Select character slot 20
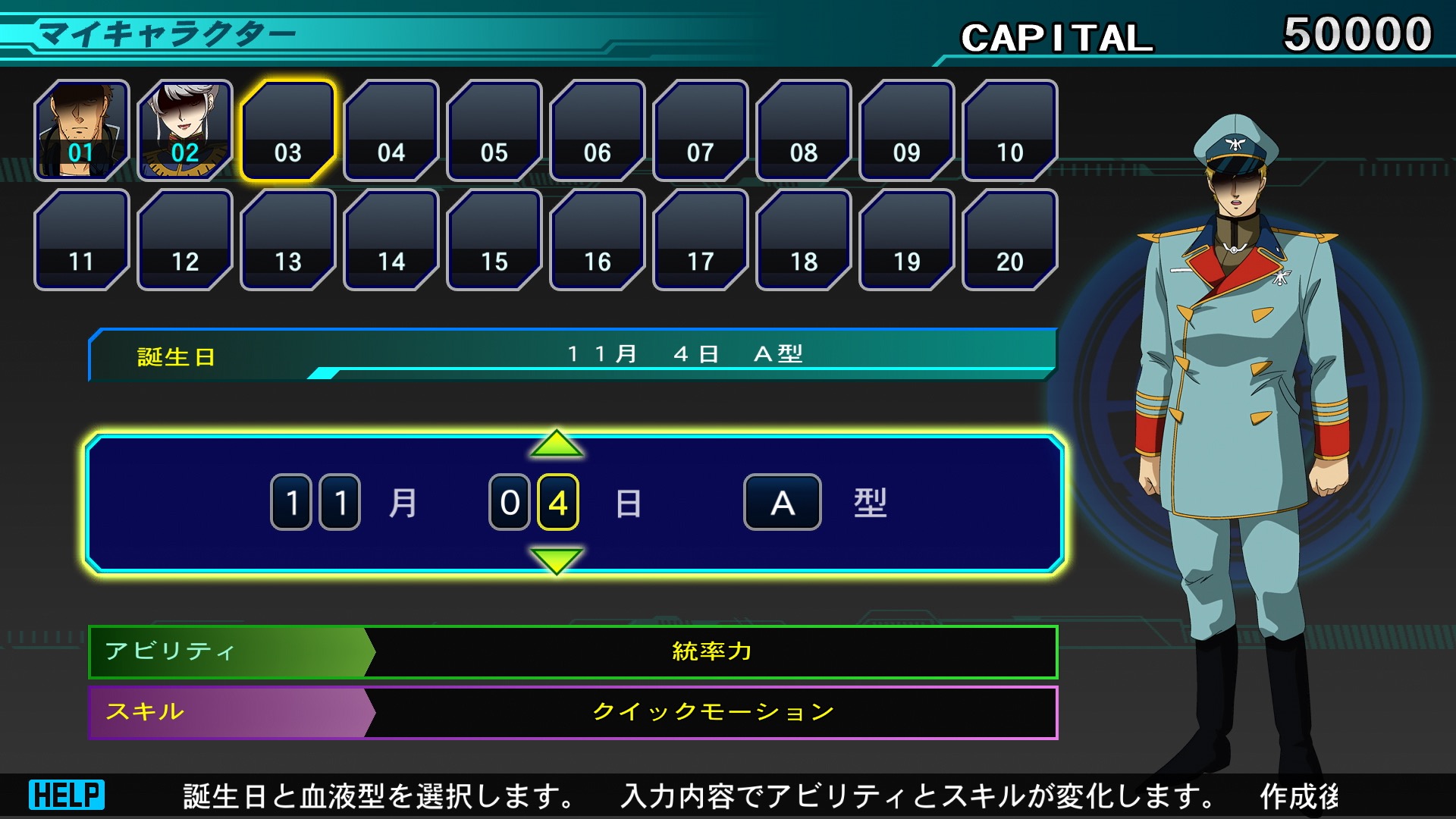This screenshot has height=819, width=1456. click(1010, 240)
